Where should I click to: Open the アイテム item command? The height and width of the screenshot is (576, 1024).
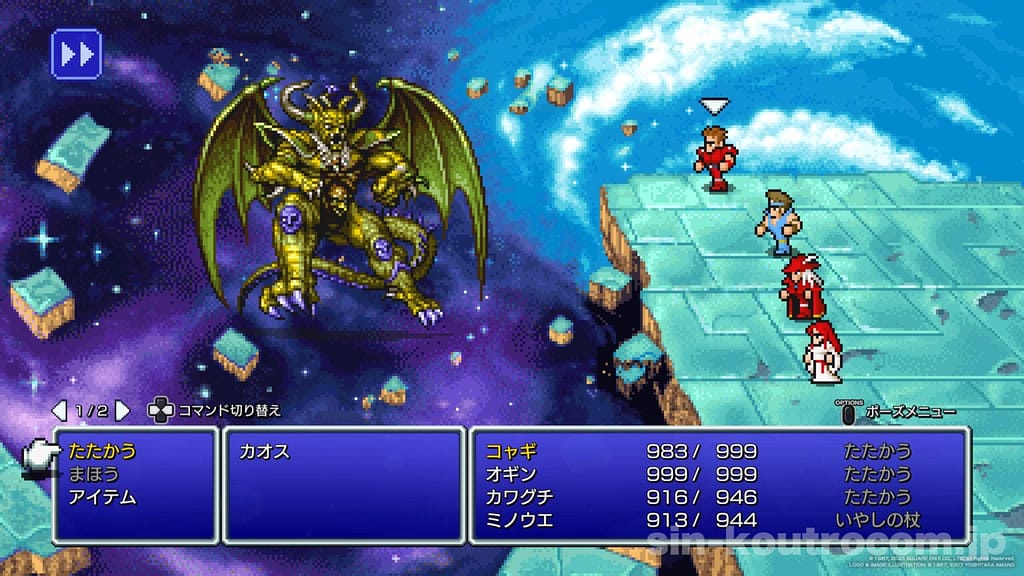[x=103, y=497]
